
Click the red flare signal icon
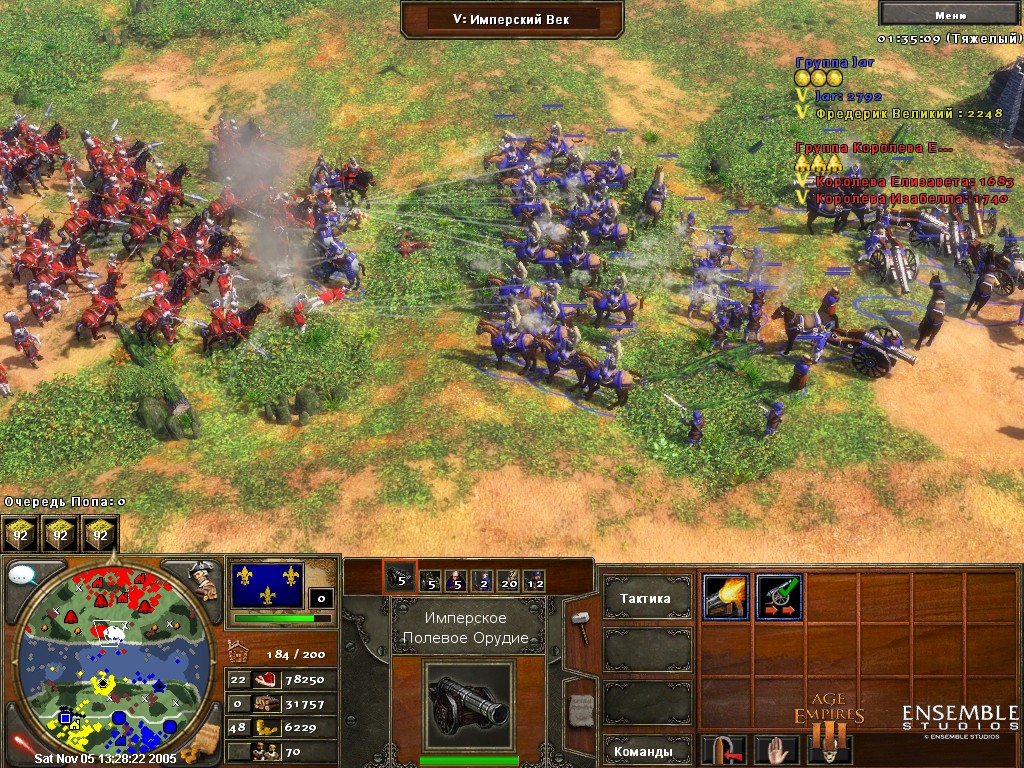20,743
